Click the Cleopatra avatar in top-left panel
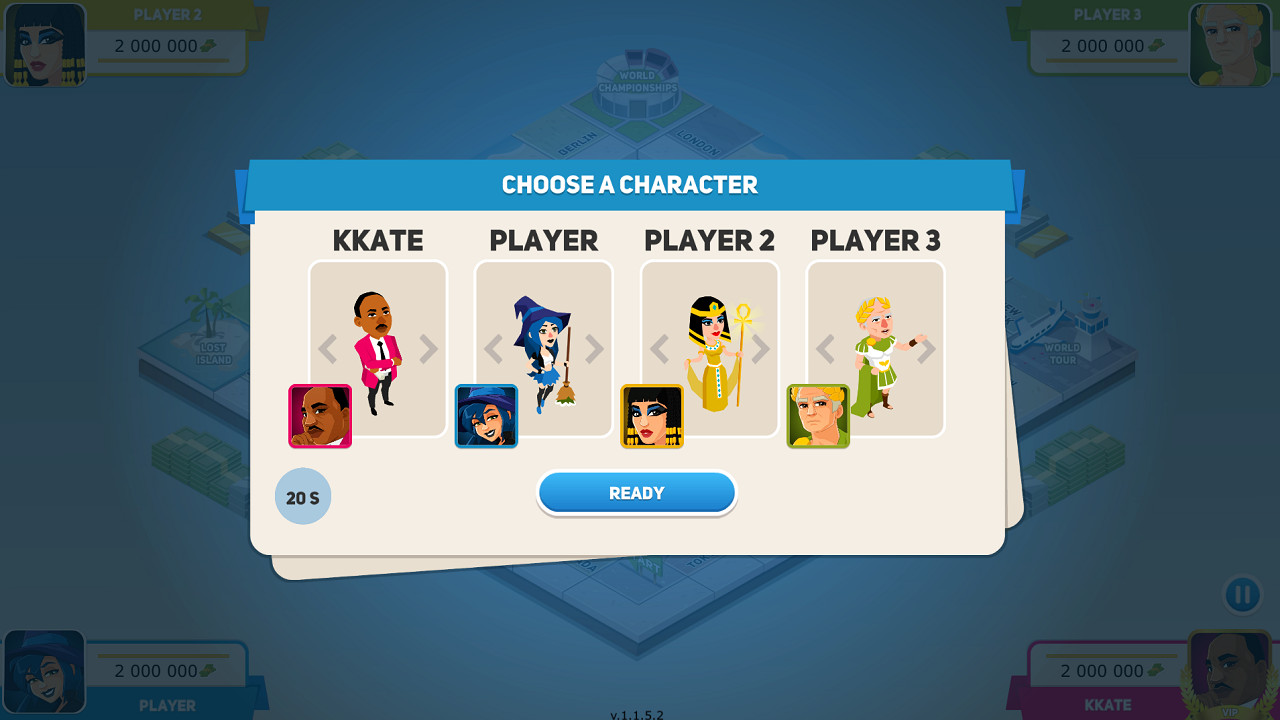 (44, 44)
